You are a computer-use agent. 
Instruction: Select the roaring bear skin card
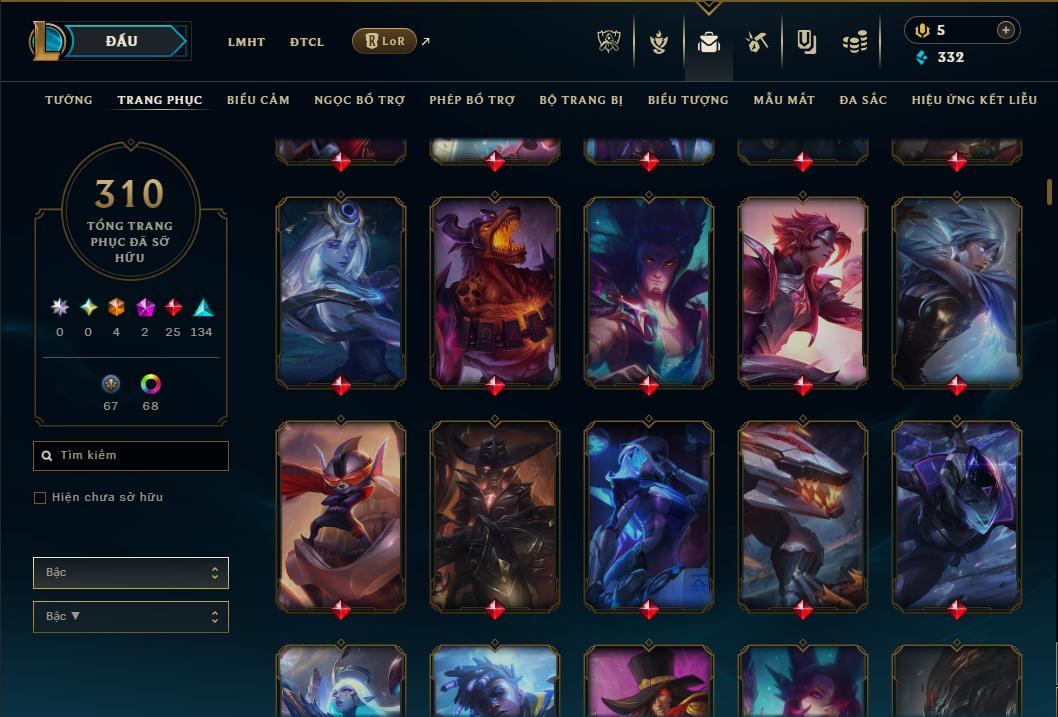click(495, 292)
